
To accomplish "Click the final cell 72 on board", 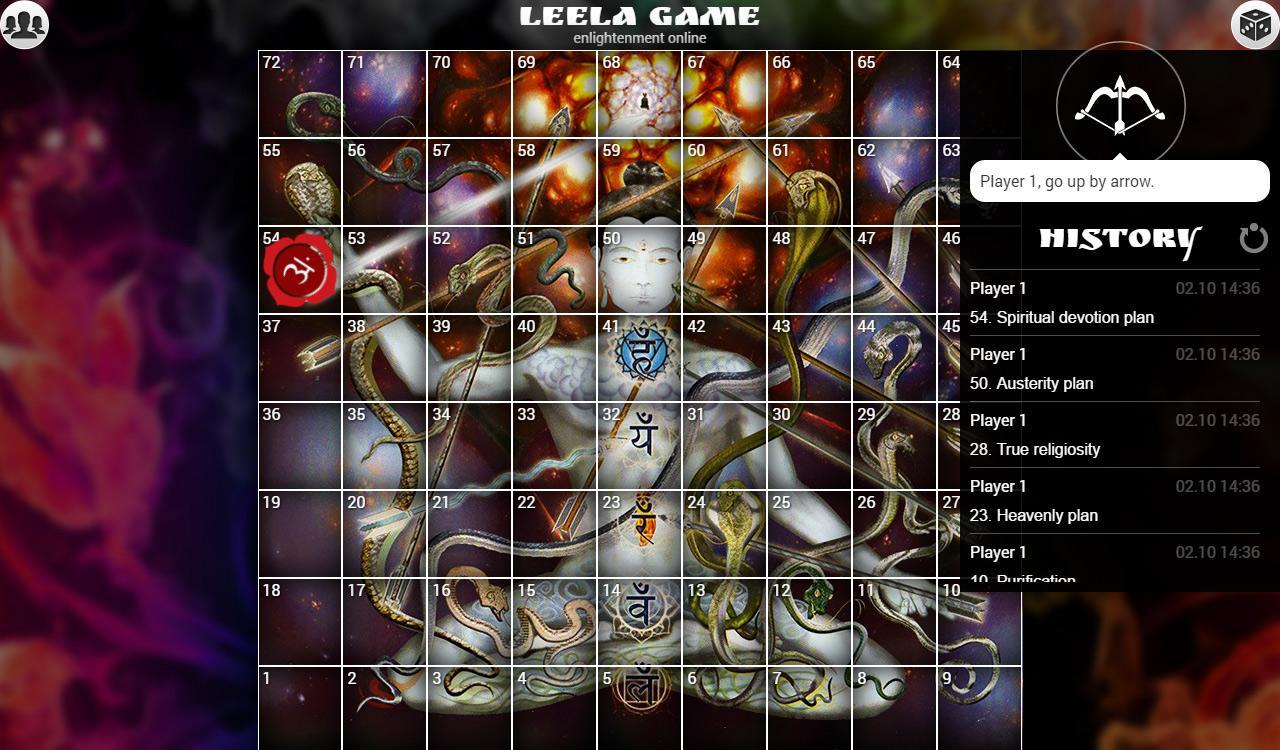I will coord(297,93).
